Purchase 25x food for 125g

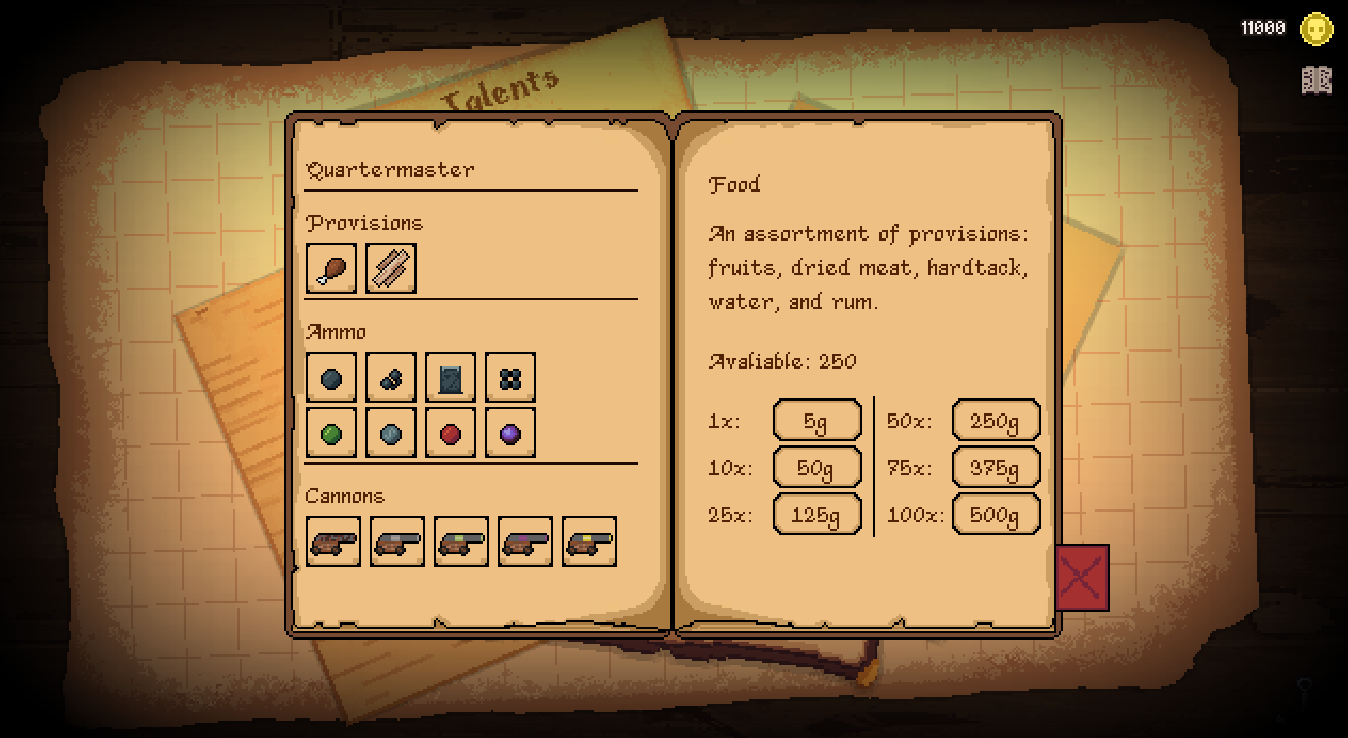pos(816,514)
